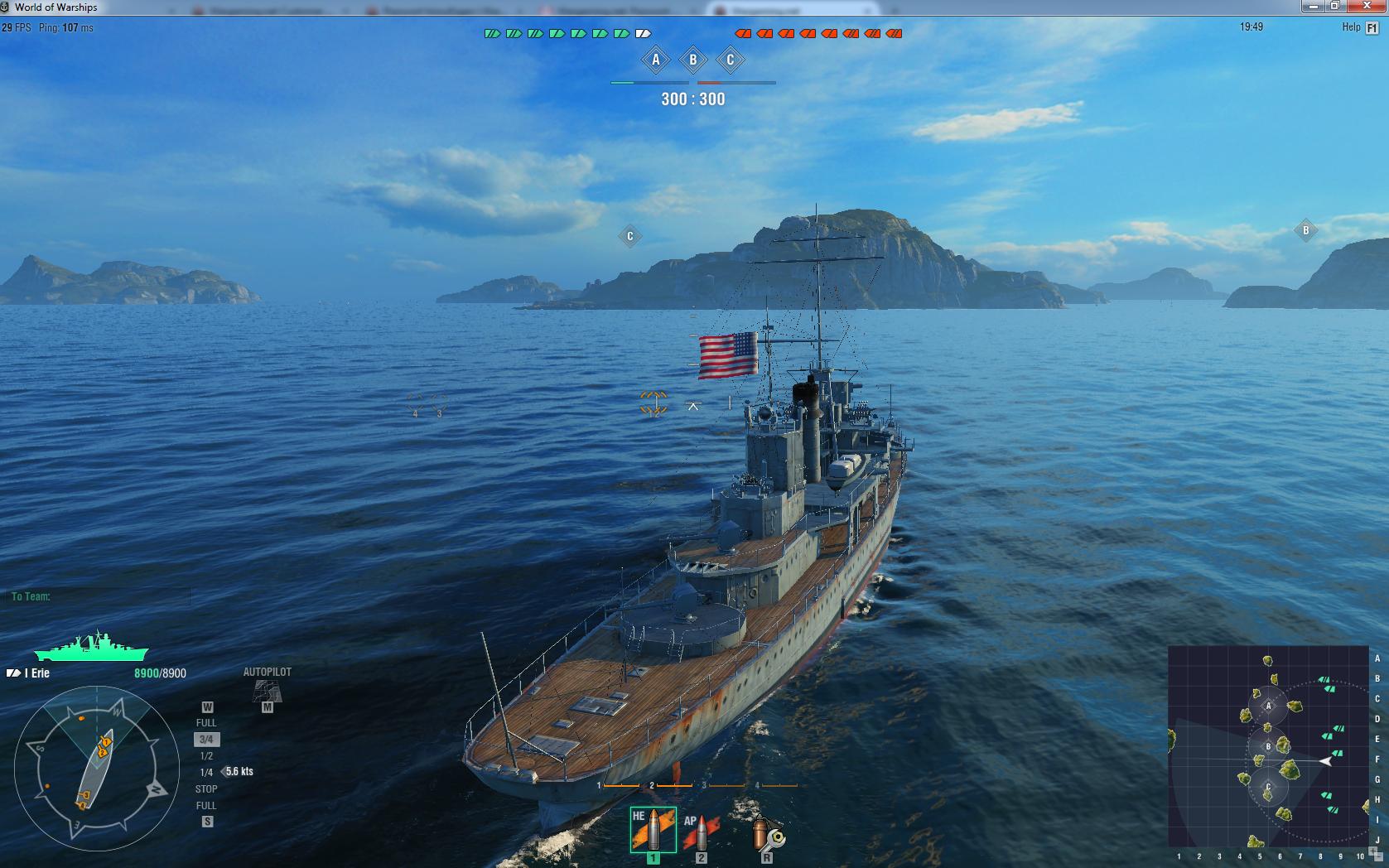Screen dimensions: 1389x868
Task: Click capture point C marker on minimap
Action: 1268,787
